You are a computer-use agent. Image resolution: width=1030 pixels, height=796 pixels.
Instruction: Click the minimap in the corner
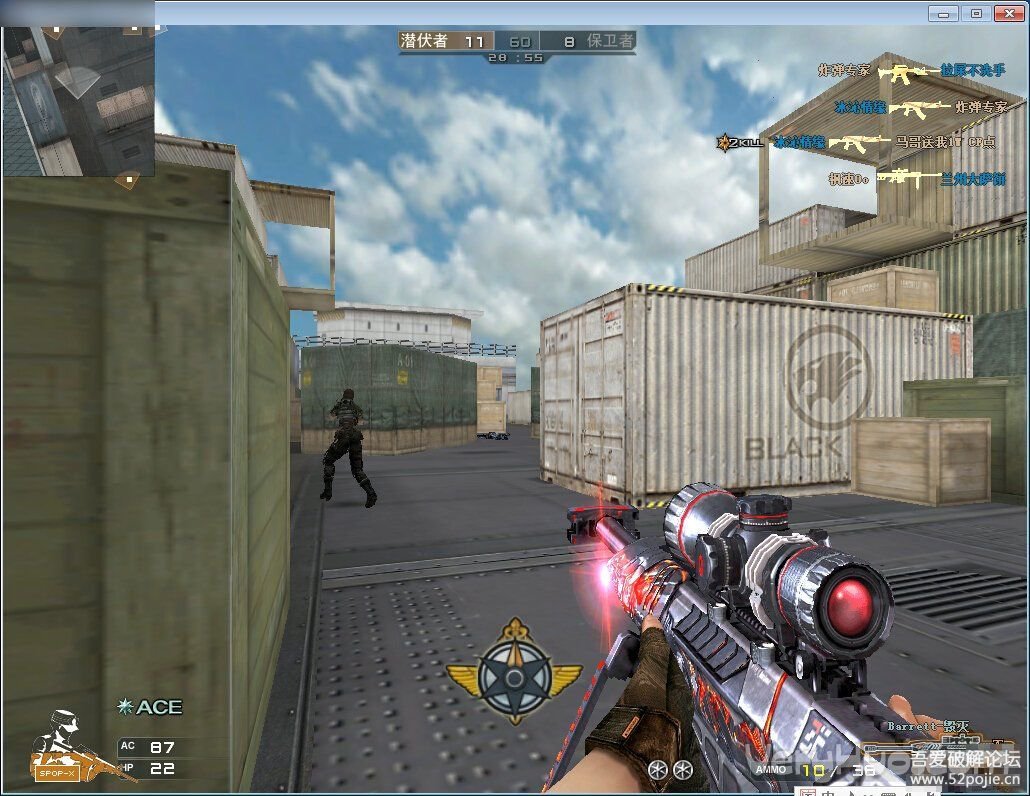[x=78, y=100]
